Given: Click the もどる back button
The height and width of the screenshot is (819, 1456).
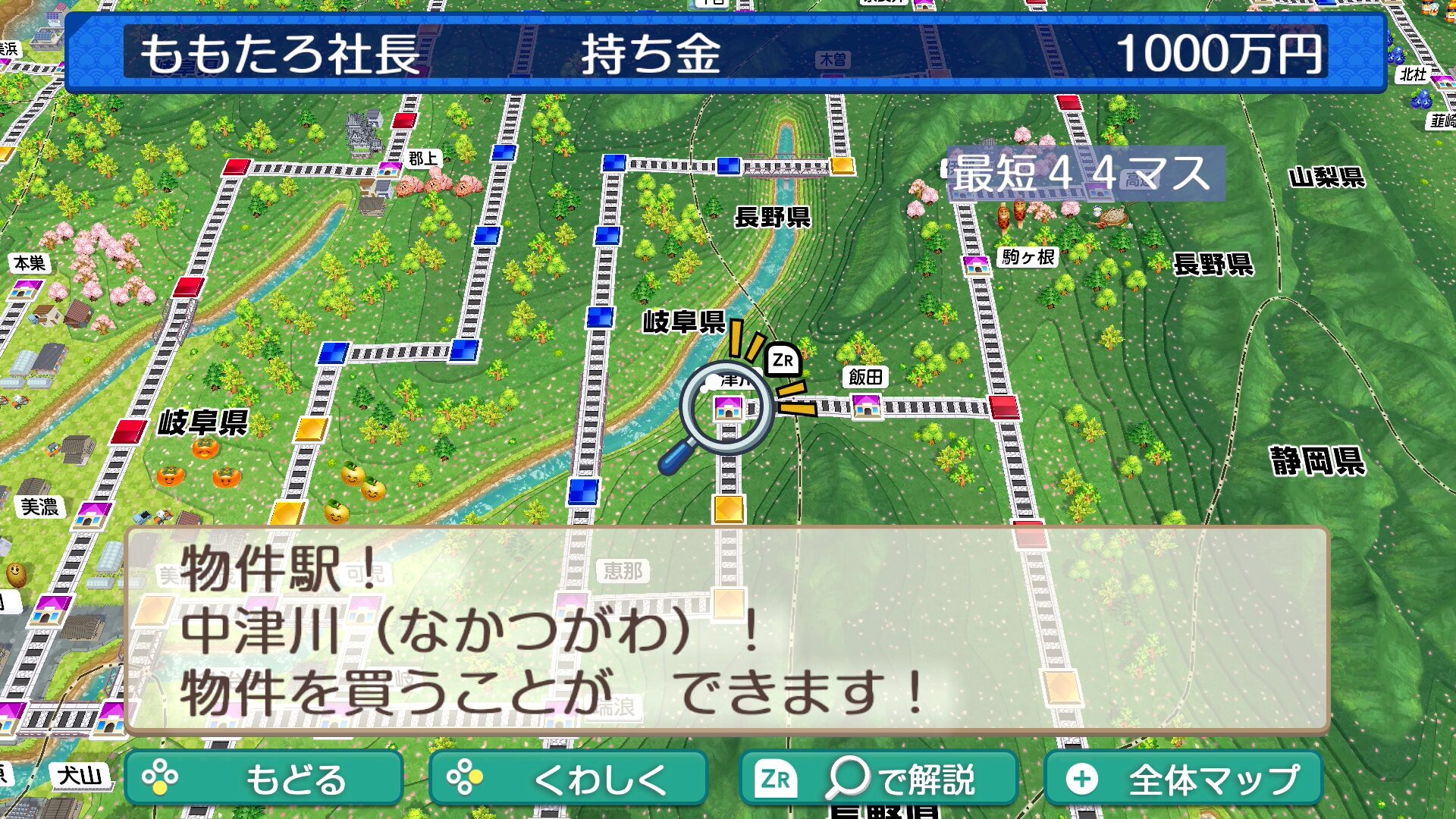Looking at the screenshot, I should [x=263, y=778].
